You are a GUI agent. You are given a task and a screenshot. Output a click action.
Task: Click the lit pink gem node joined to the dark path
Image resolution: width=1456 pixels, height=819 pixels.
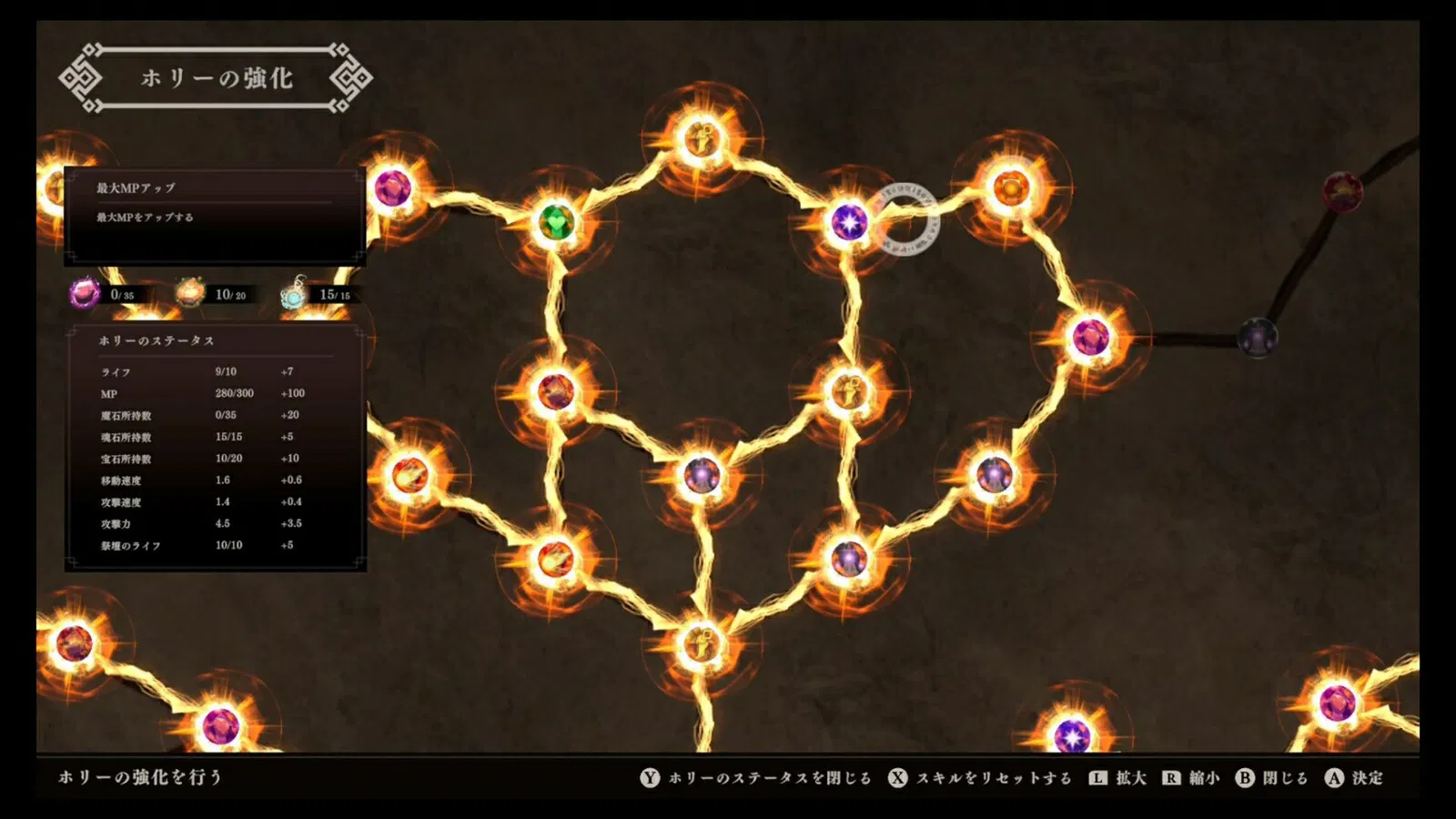[x=1090, y=338]
